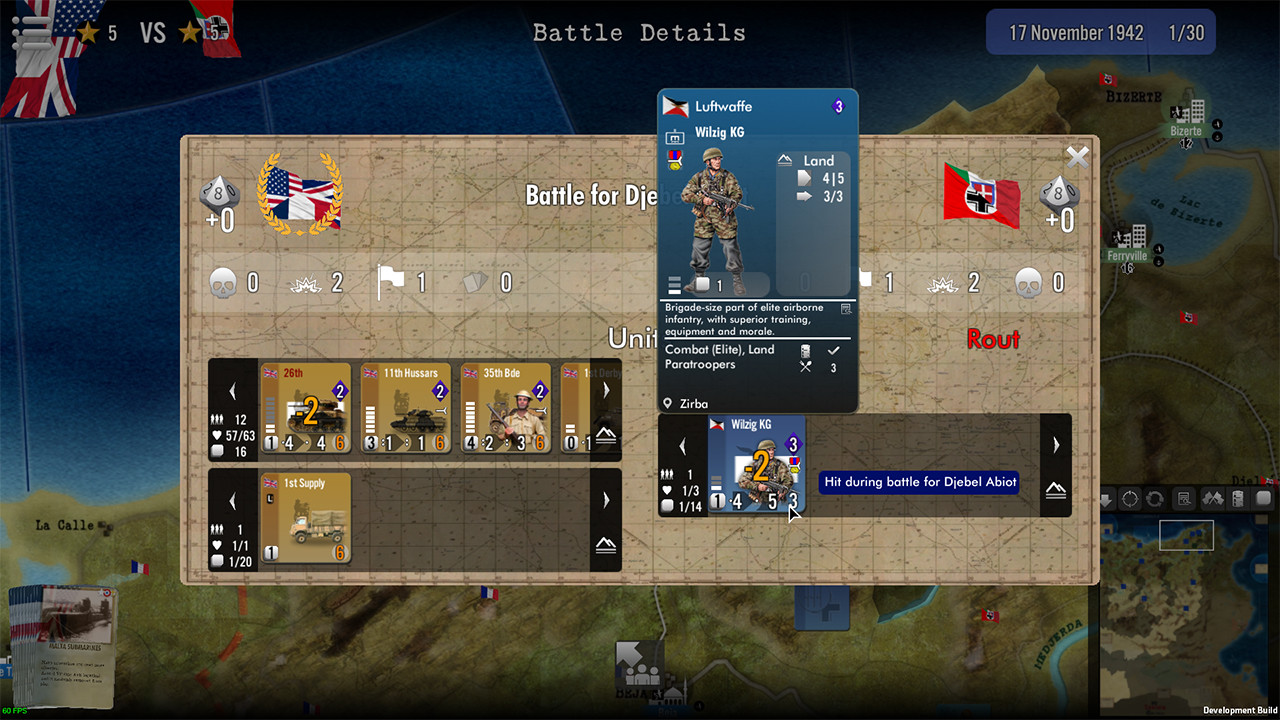This screenshot has height=720, width=1280.
Task: Select the 1st Supply unit card
Action: (306, 517)
